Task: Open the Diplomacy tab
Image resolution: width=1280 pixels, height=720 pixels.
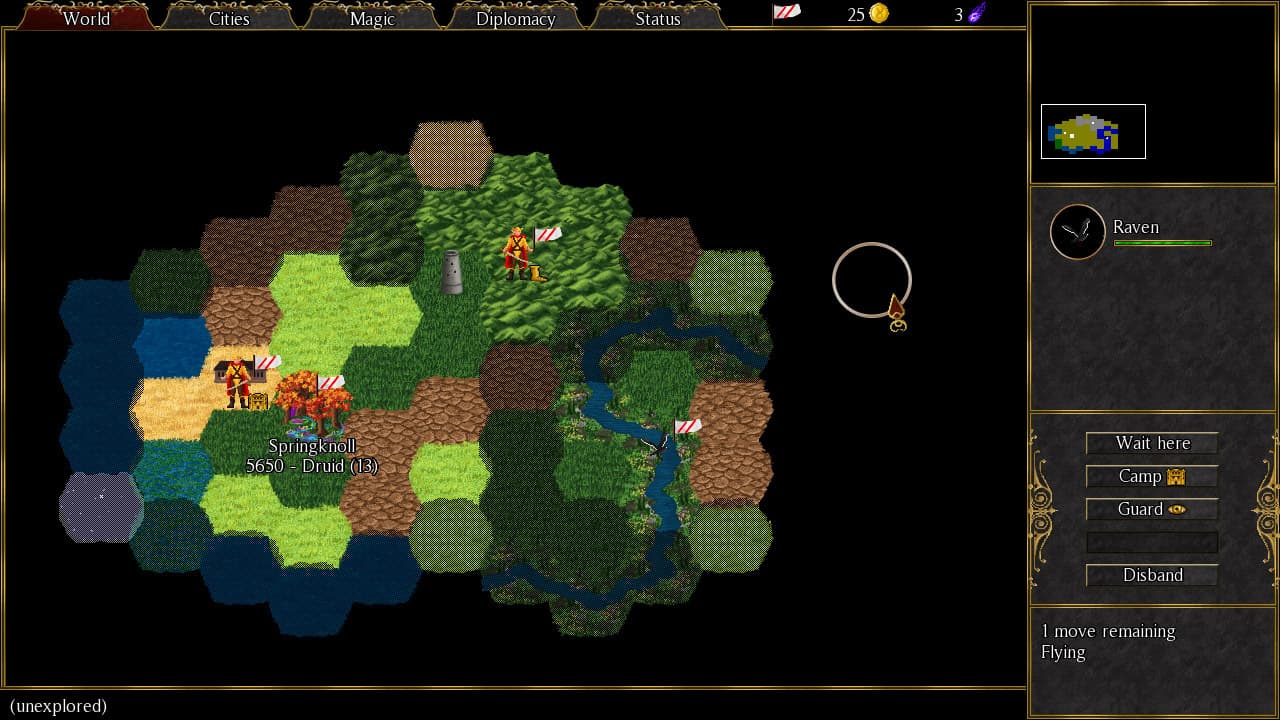Action: (514, 18)
